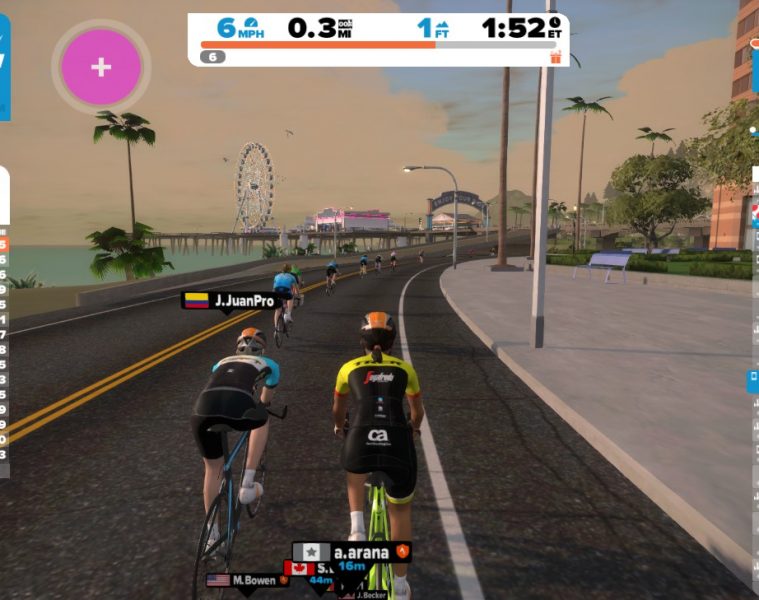Select the J.JuanPro rider name tag
759x600 pixels.
click(228, 300)
